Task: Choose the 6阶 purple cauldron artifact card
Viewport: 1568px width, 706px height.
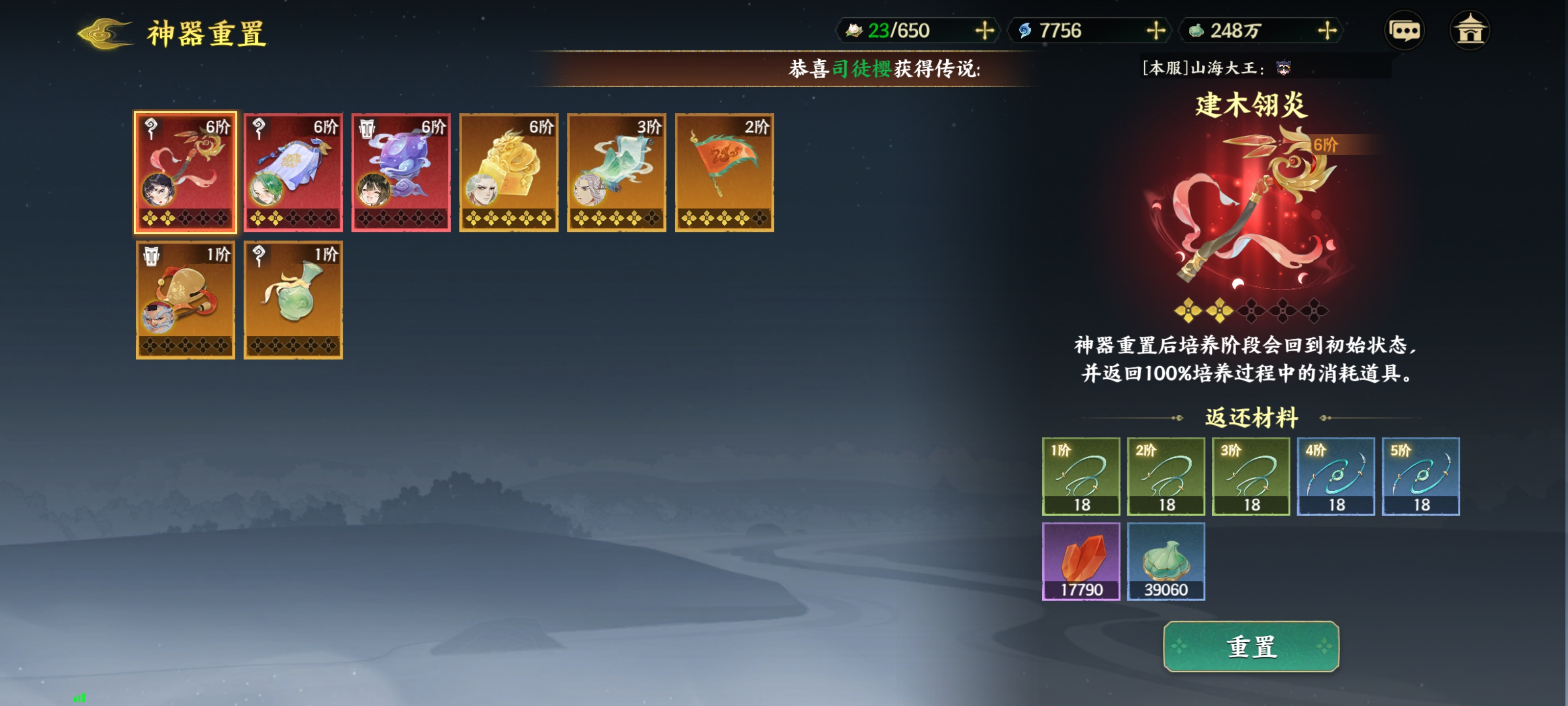Action: [400, 172]
